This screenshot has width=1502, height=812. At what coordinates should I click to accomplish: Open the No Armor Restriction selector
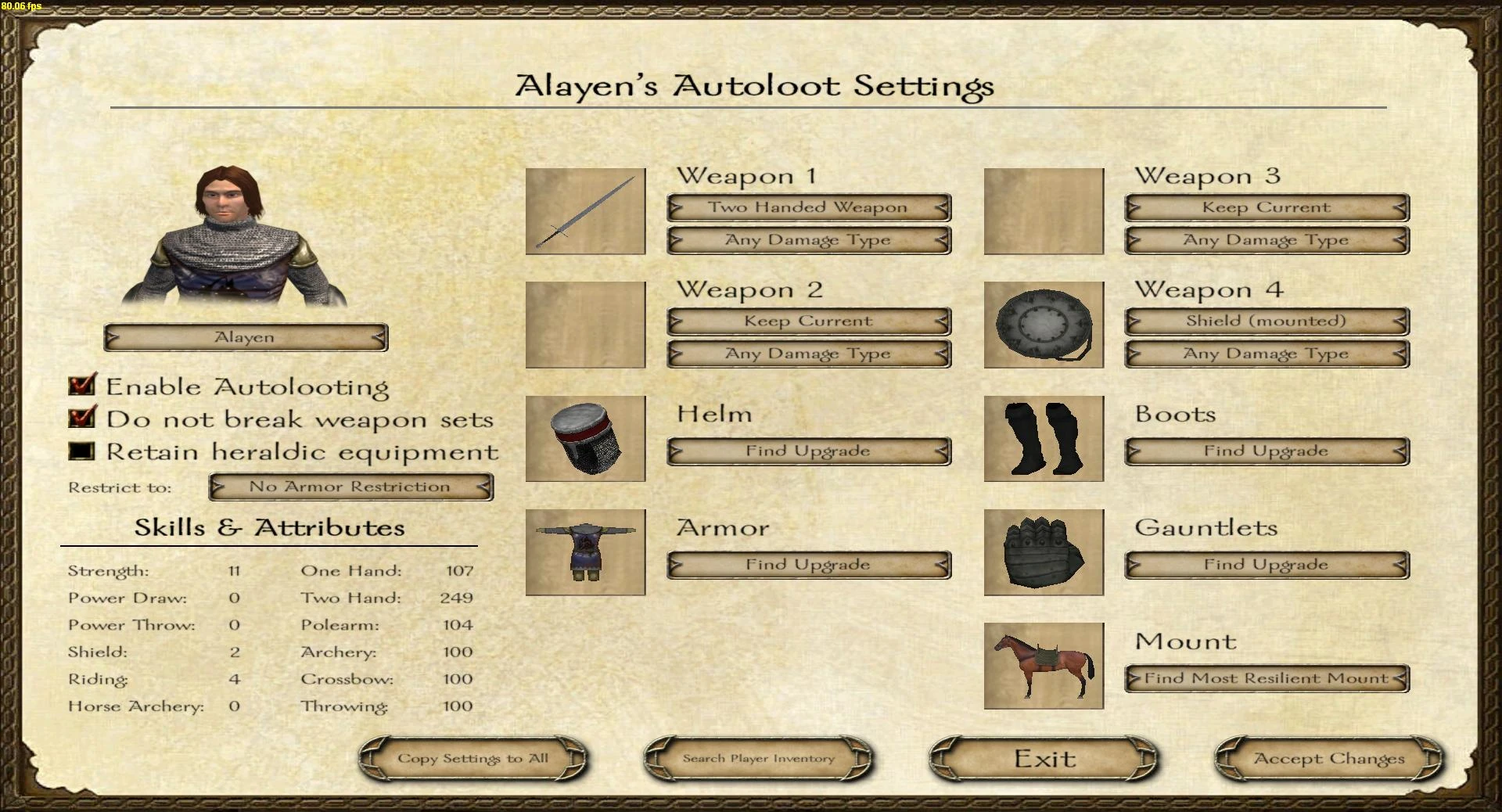(x=350, y=486)
